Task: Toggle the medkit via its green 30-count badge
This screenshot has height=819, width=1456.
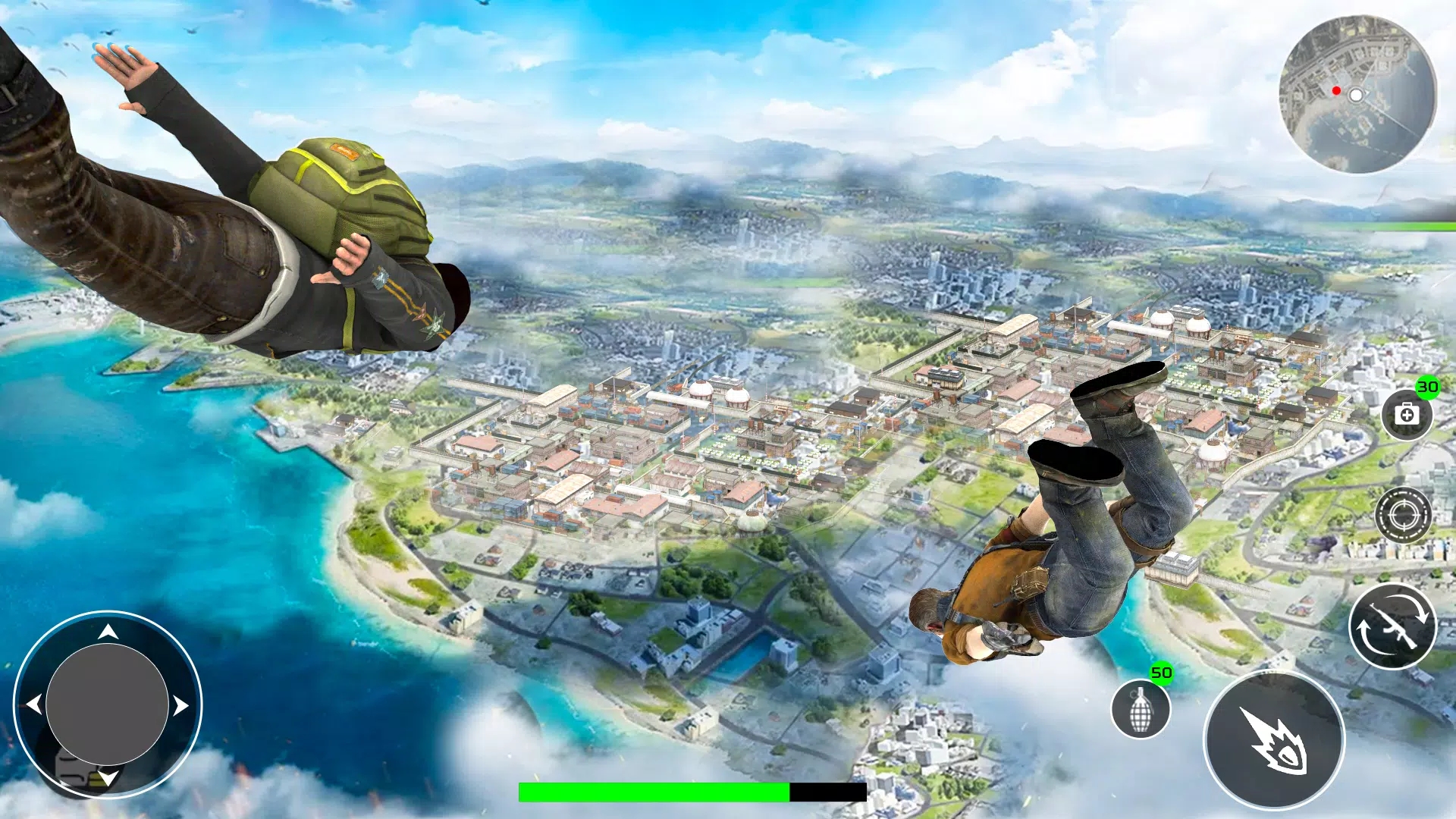Action: [x=1427, y=387]
